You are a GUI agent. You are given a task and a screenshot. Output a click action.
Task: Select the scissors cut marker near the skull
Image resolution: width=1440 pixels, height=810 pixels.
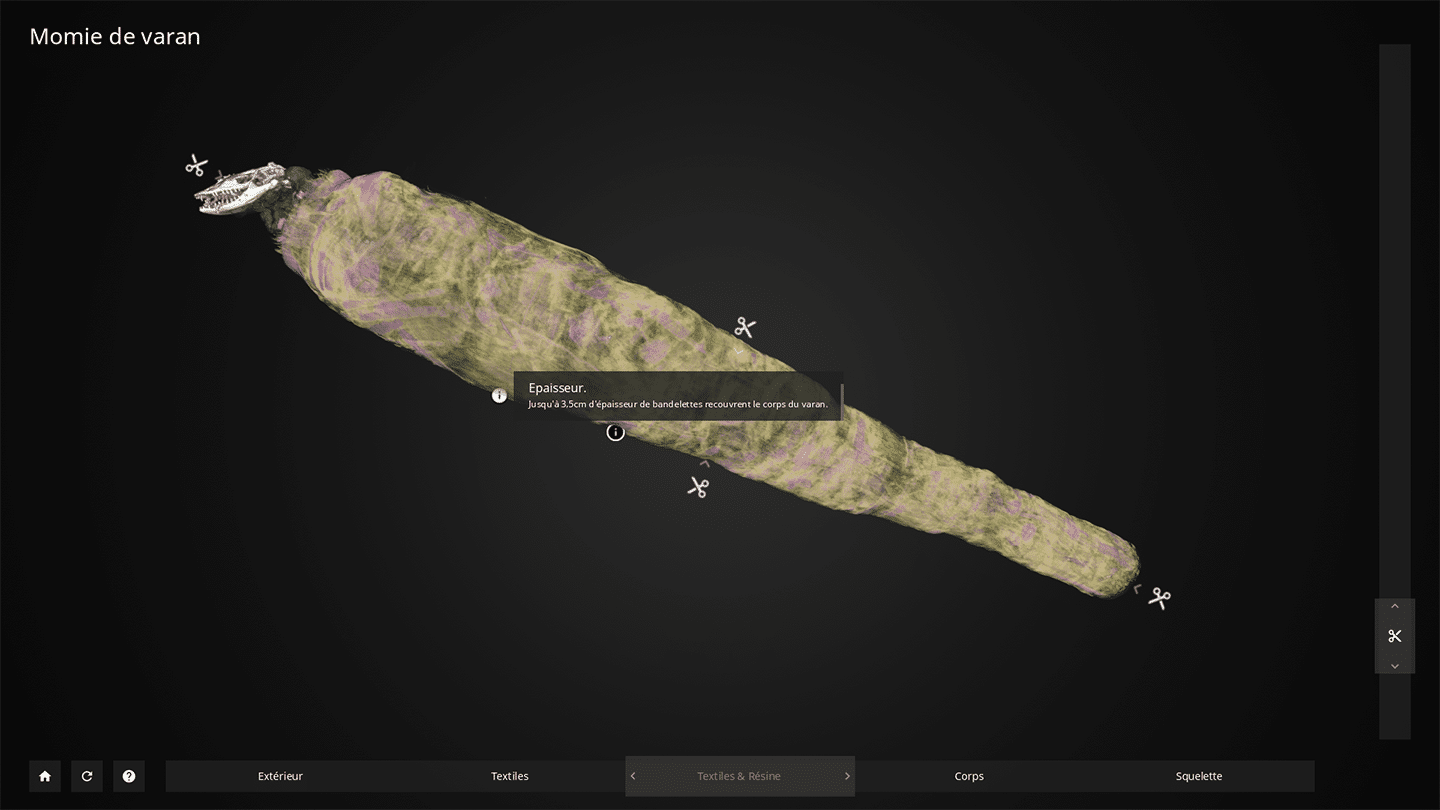[x=196, y=165]
